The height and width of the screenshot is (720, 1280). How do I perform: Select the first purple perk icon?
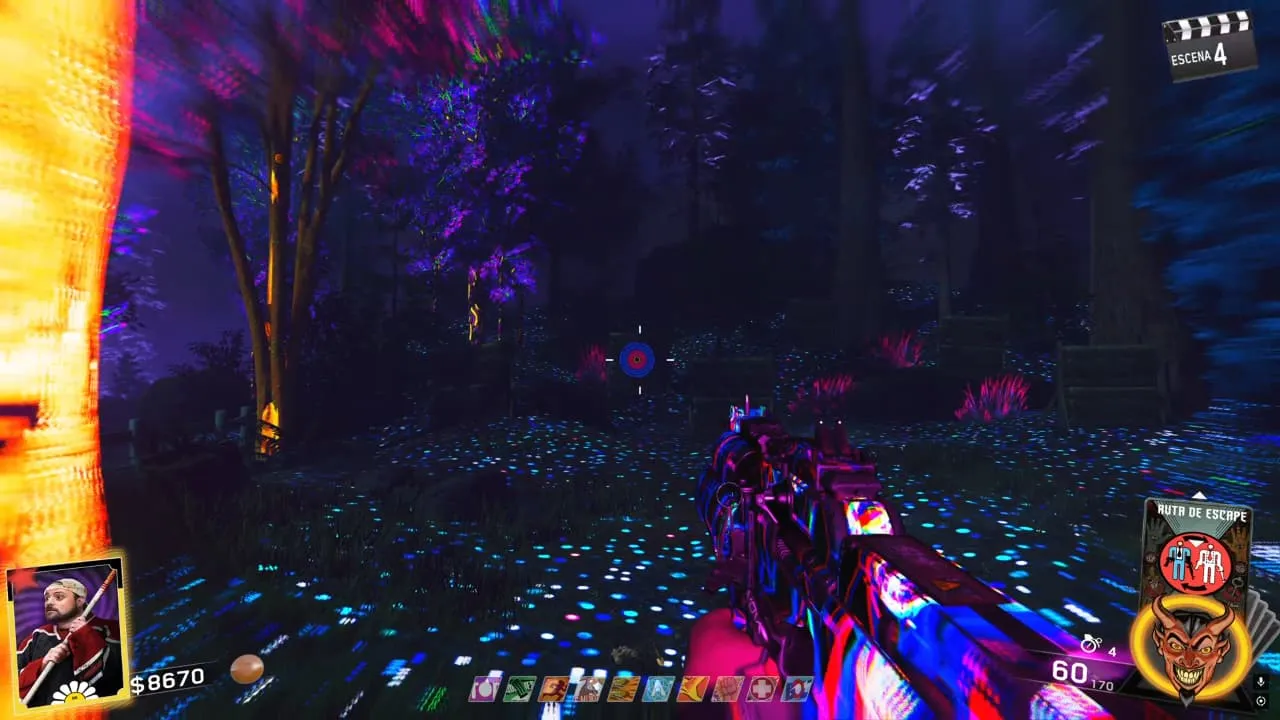click(x=484, y=688)
